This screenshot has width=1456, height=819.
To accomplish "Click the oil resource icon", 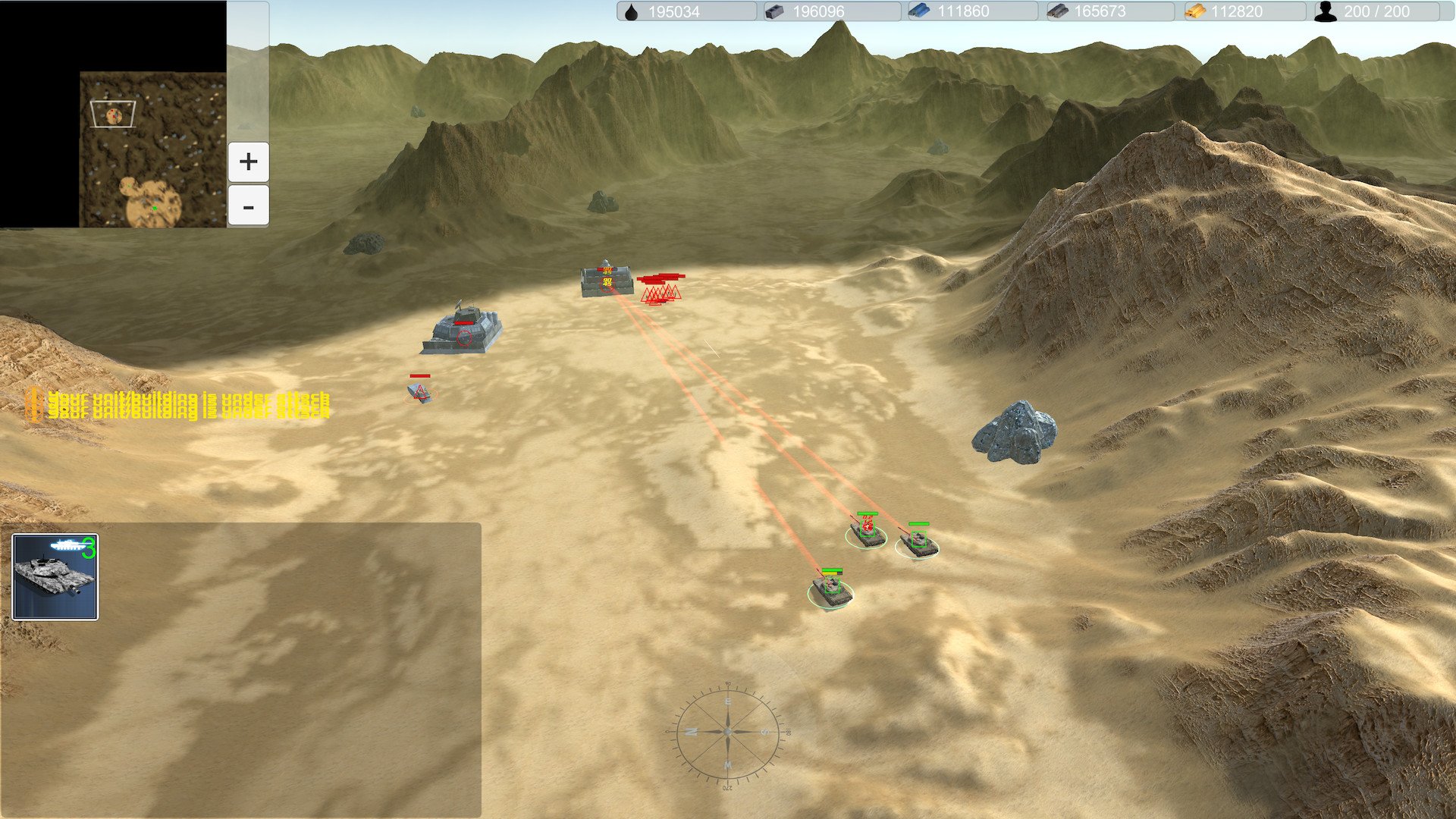I will tap(631, 11).
